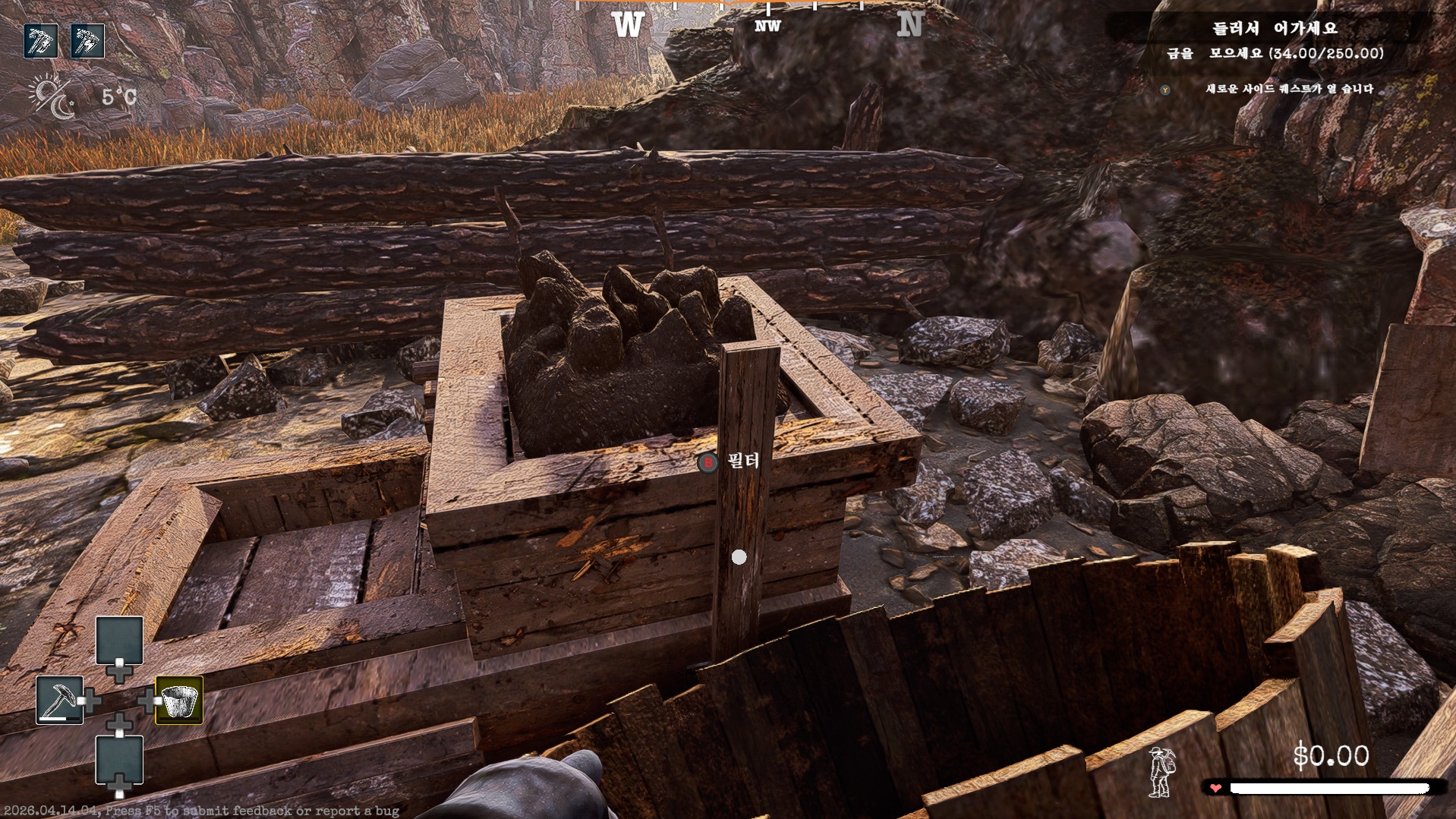Open the gold collection quest tracker
1456x819 pixels.
pos(1275,53)
